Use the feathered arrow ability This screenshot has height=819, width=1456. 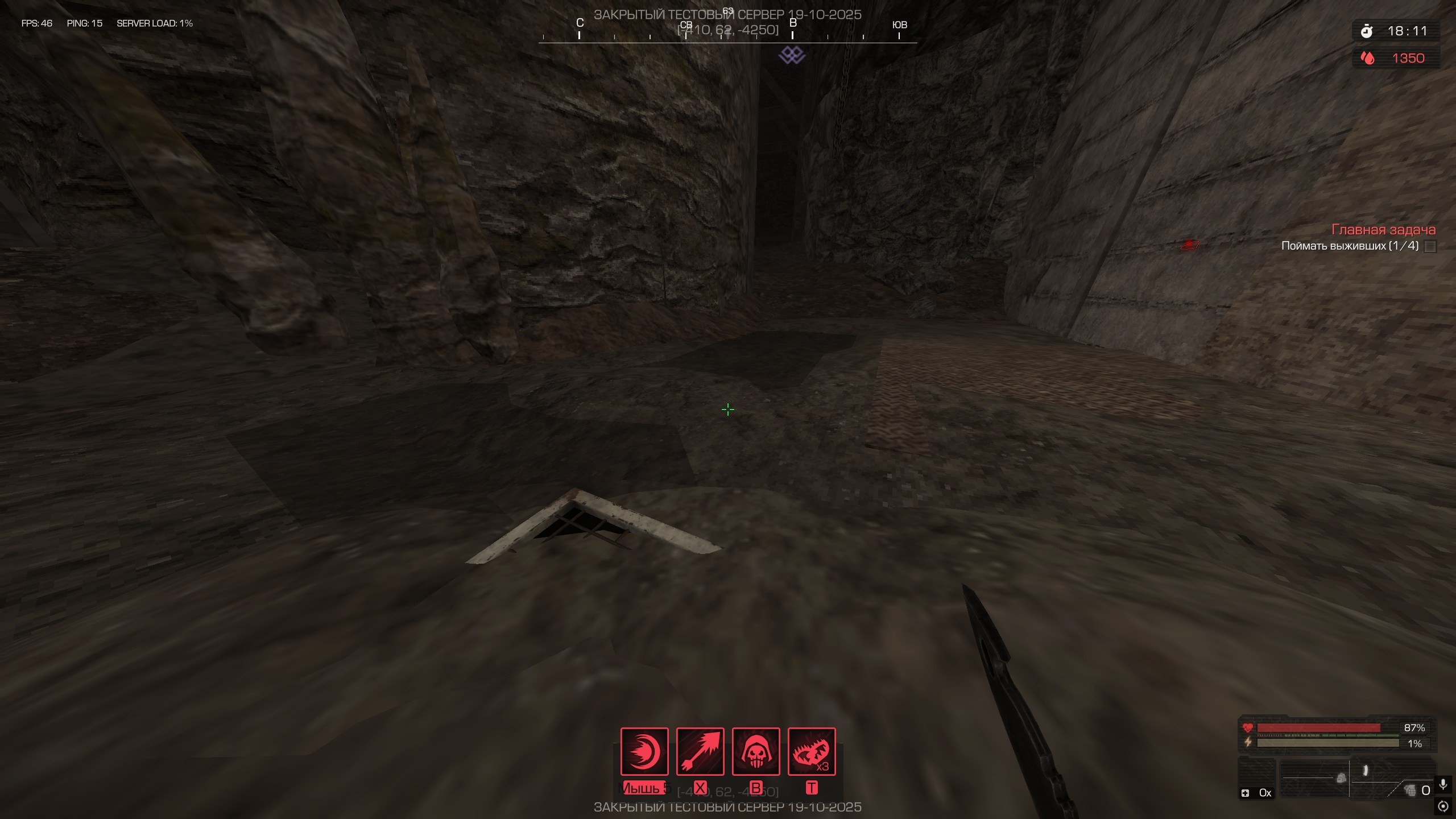coord(700,751)
